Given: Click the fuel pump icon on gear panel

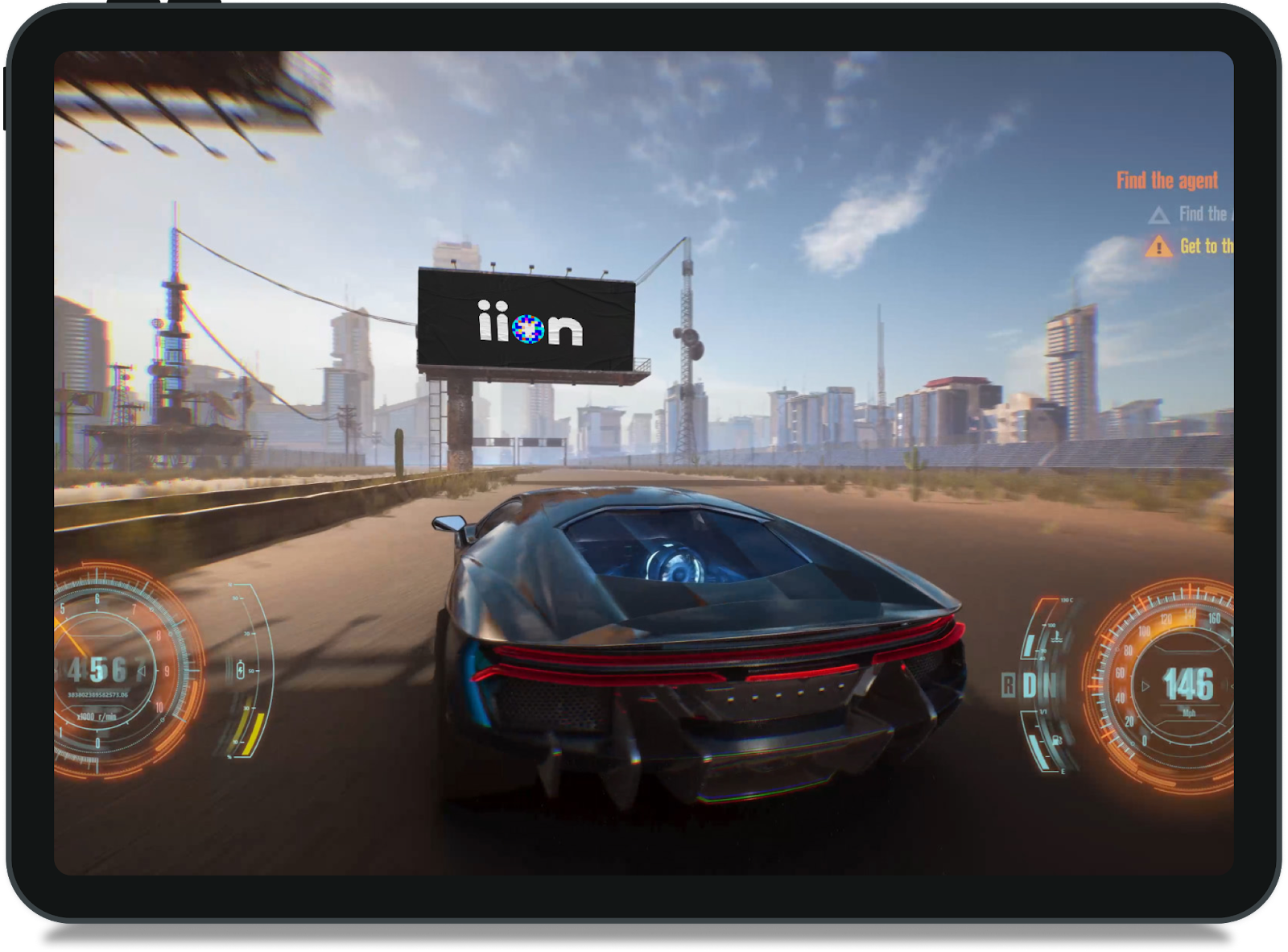Looking at the screenshot, I should click(1056, 739).
